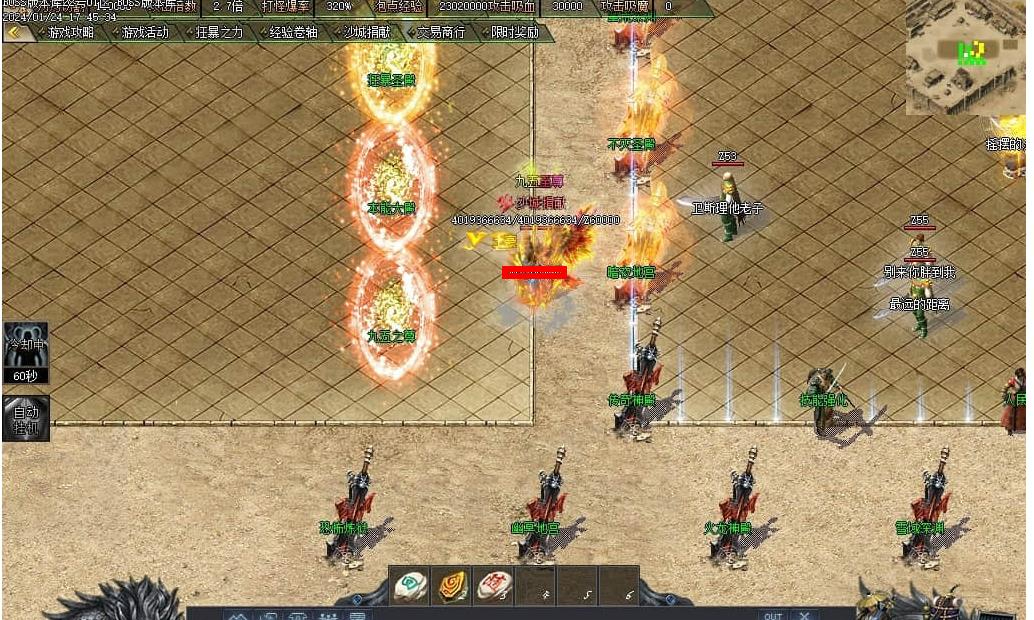Screen dimensions: 1034x620
Task: Toggle the 自动挂机 auto-battle button
Action: [x=25, y=418]
